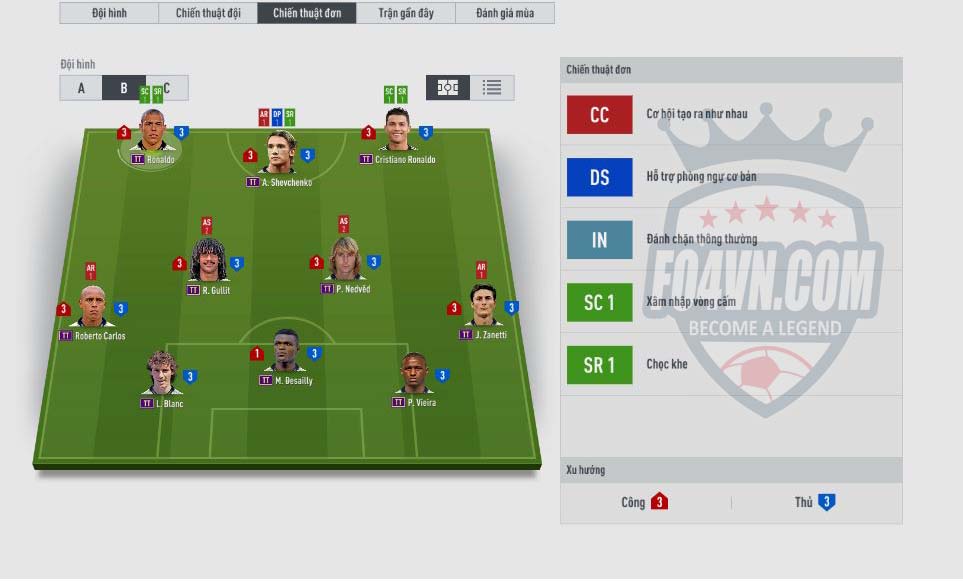Select the red CC tactic option

pyautogui.click(x=599, y=114)
